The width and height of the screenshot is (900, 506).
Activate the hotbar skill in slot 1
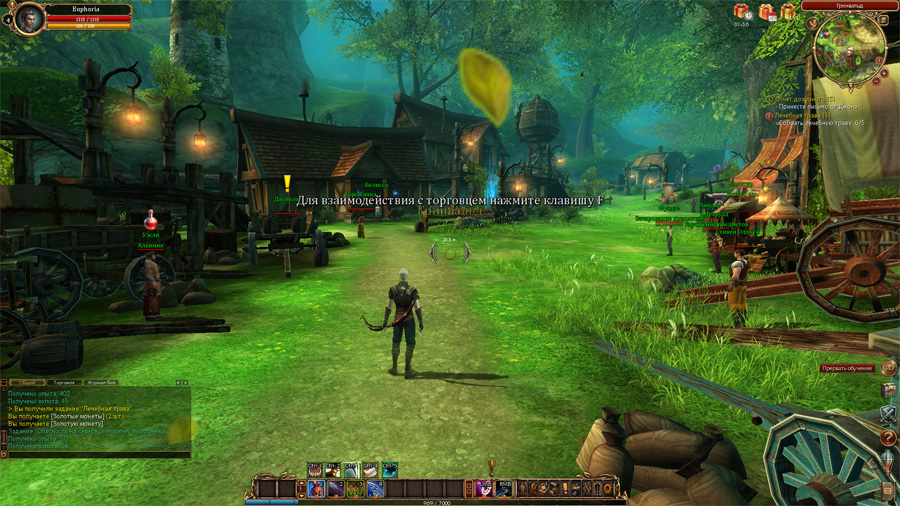tap(315, 489)
